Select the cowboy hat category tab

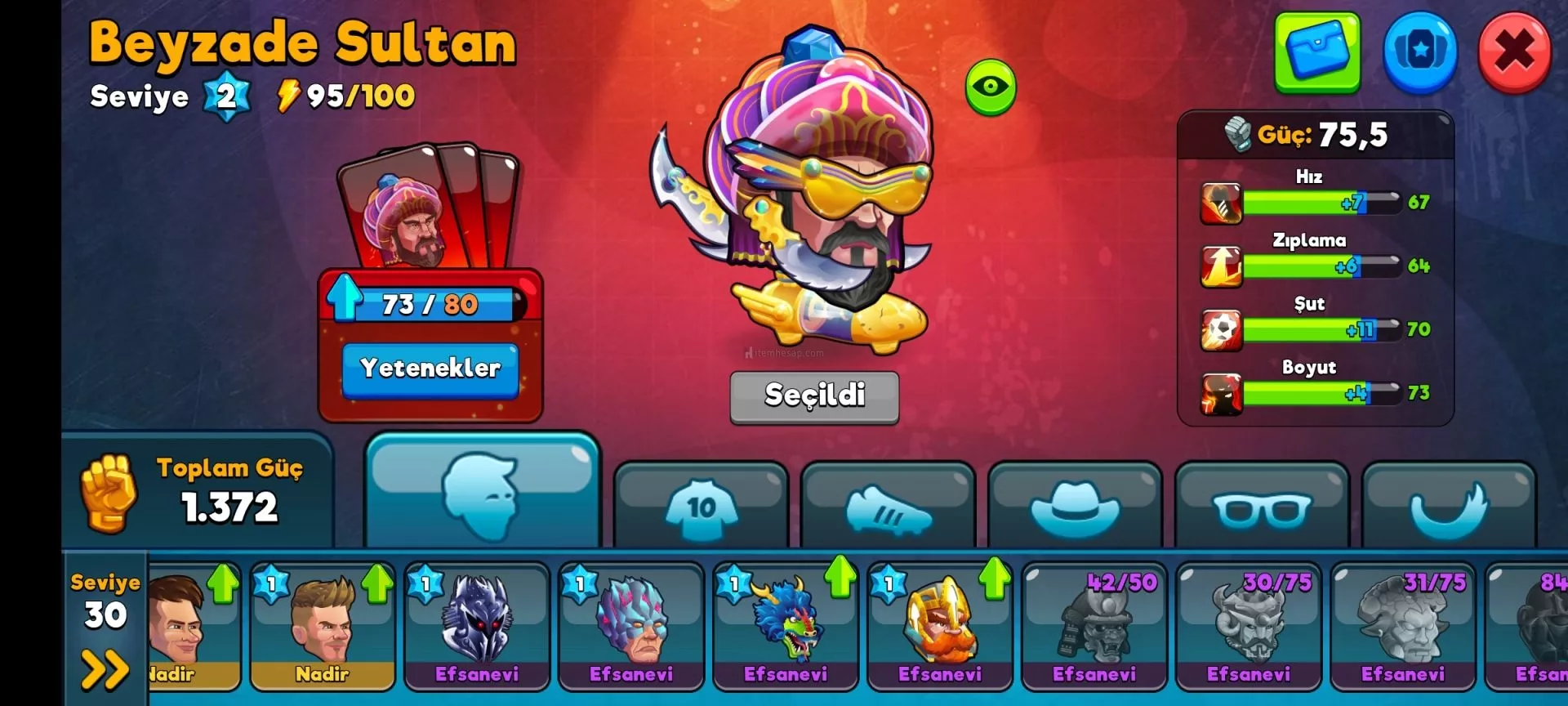click(x=1075, y=508)
